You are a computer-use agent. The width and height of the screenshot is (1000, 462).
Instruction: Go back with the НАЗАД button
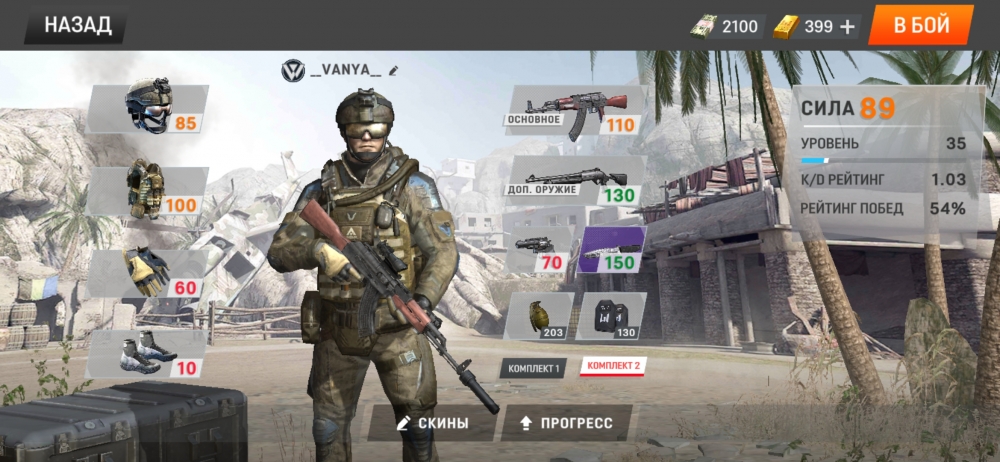click(76, 25)
